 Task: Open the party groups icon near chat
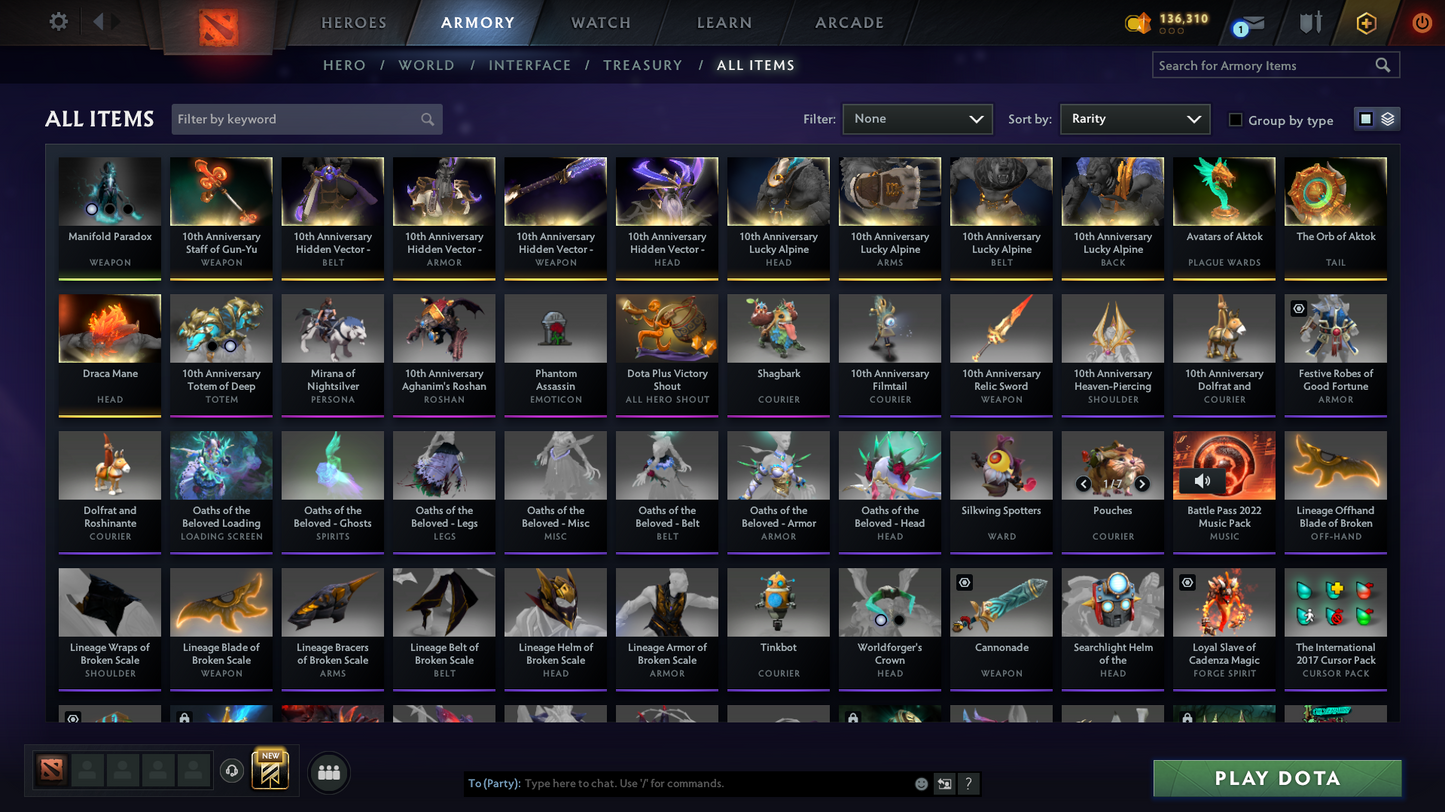[329, 772]
